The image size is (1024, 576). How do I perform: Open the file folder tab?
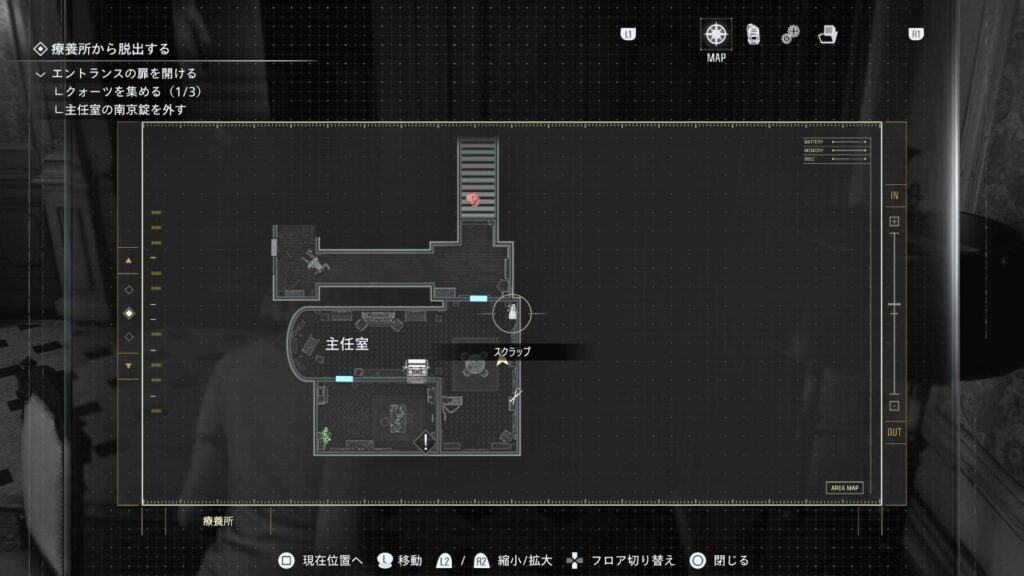coord(827,34)
